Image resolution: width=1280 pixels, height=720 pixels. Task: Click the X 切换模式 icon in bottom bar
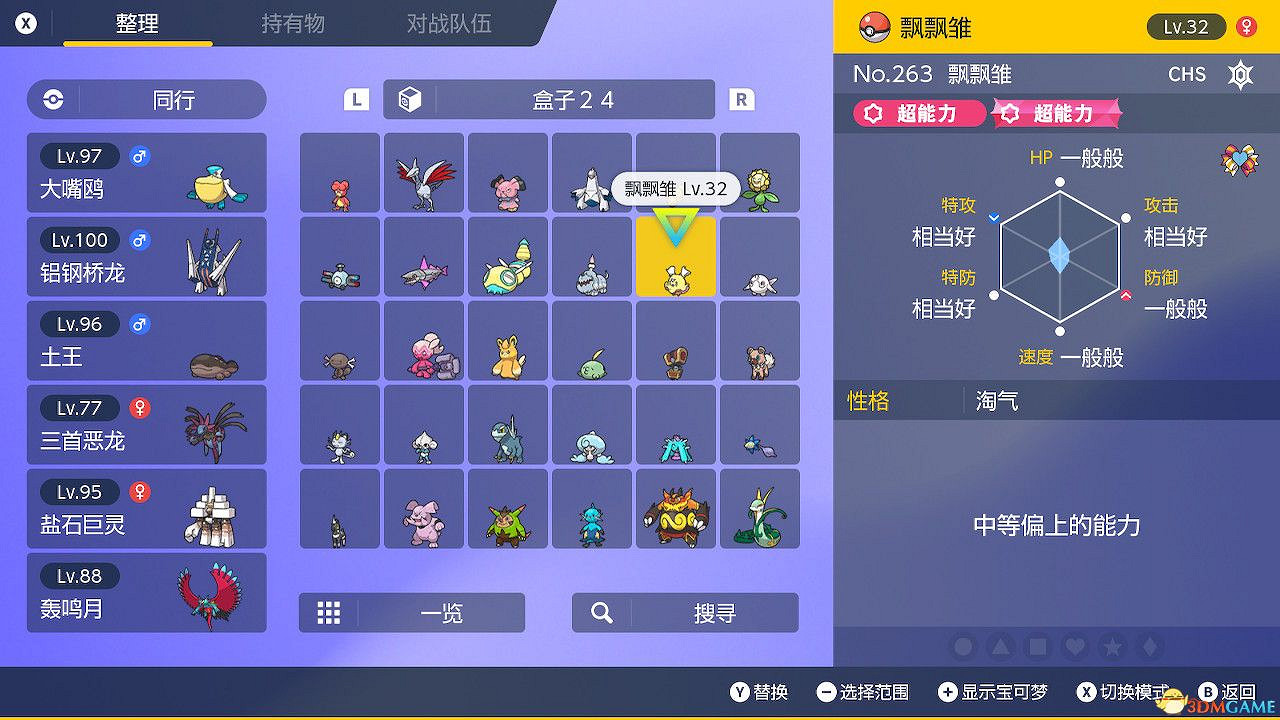pyautogui.click(x=1086, y=692)
